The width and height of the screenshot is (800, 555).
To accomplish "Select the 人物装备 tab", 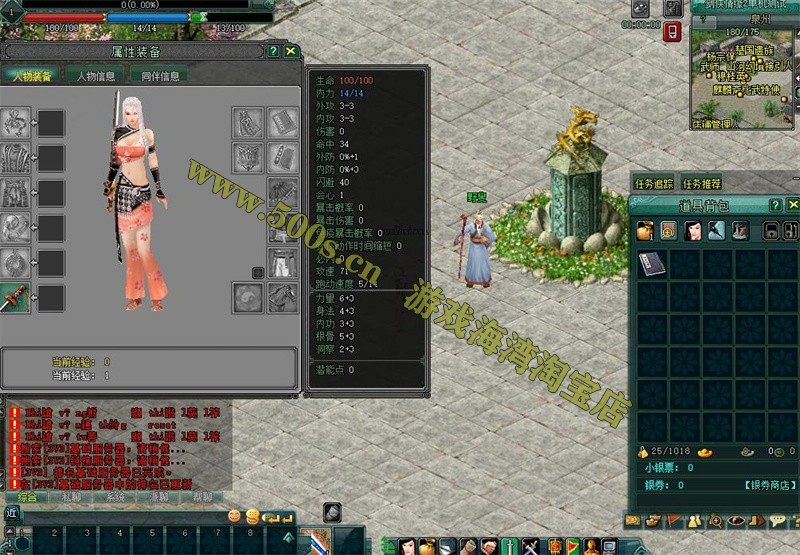I will pos(32,75).
